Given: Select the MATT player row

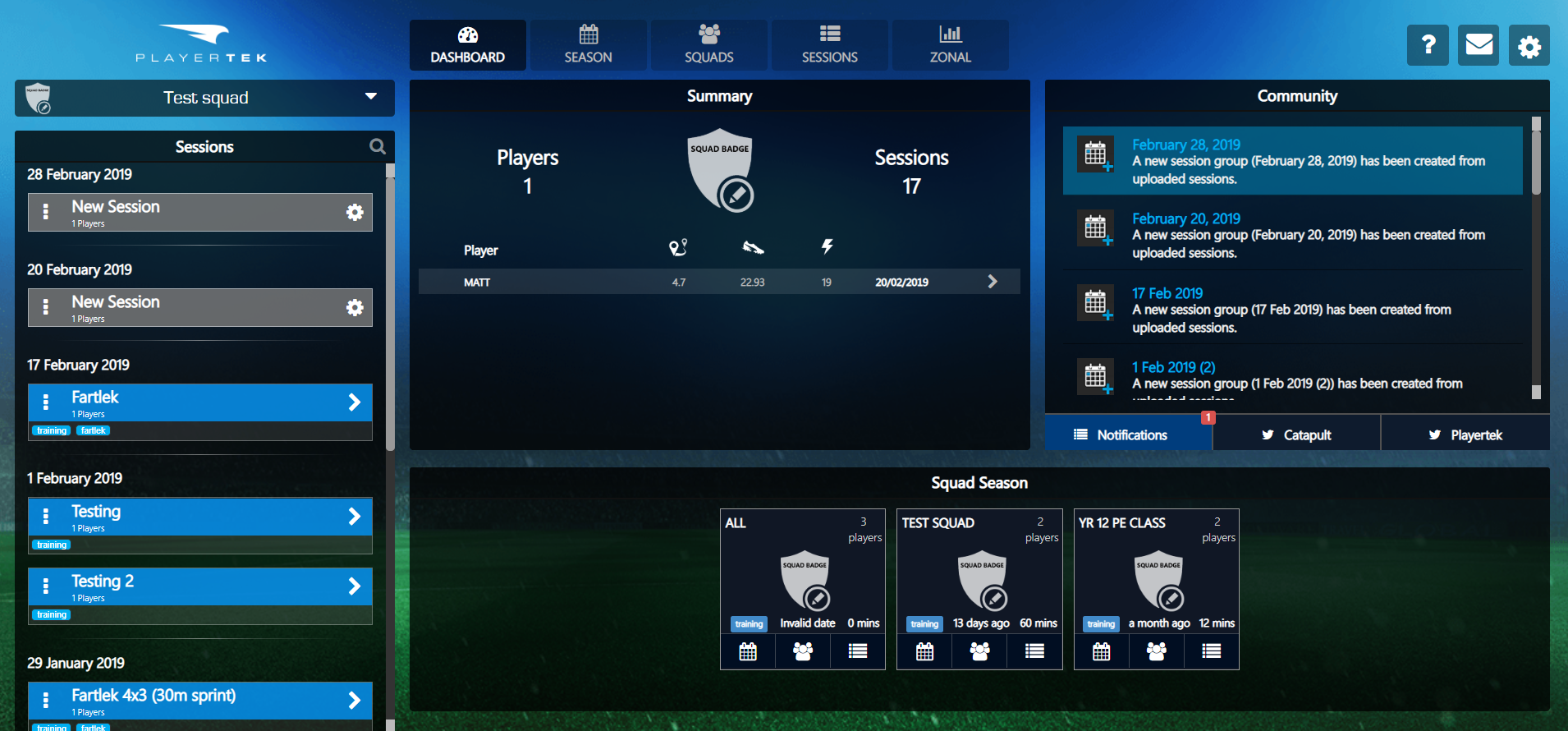Looking at the screenshot, I should pos(719,282).
